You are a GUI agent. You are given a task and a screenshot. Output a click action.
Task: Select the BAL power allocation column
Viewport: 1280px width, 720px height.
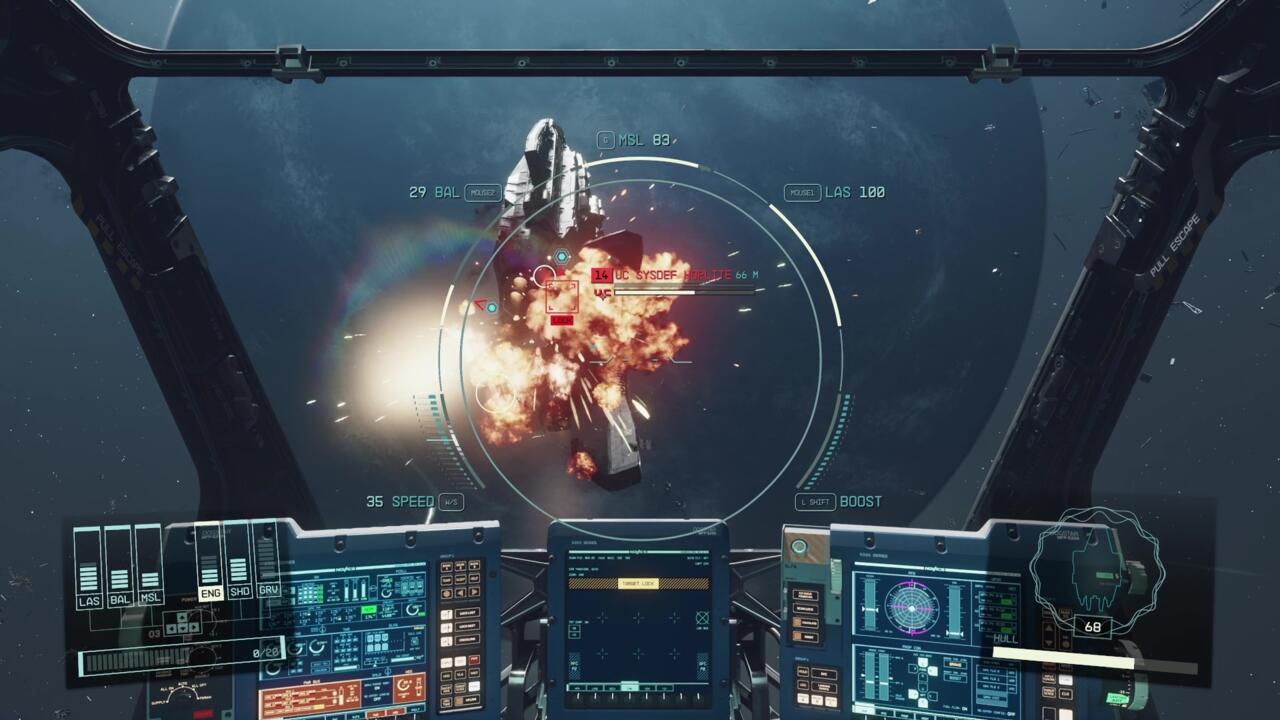click(119, 570)
